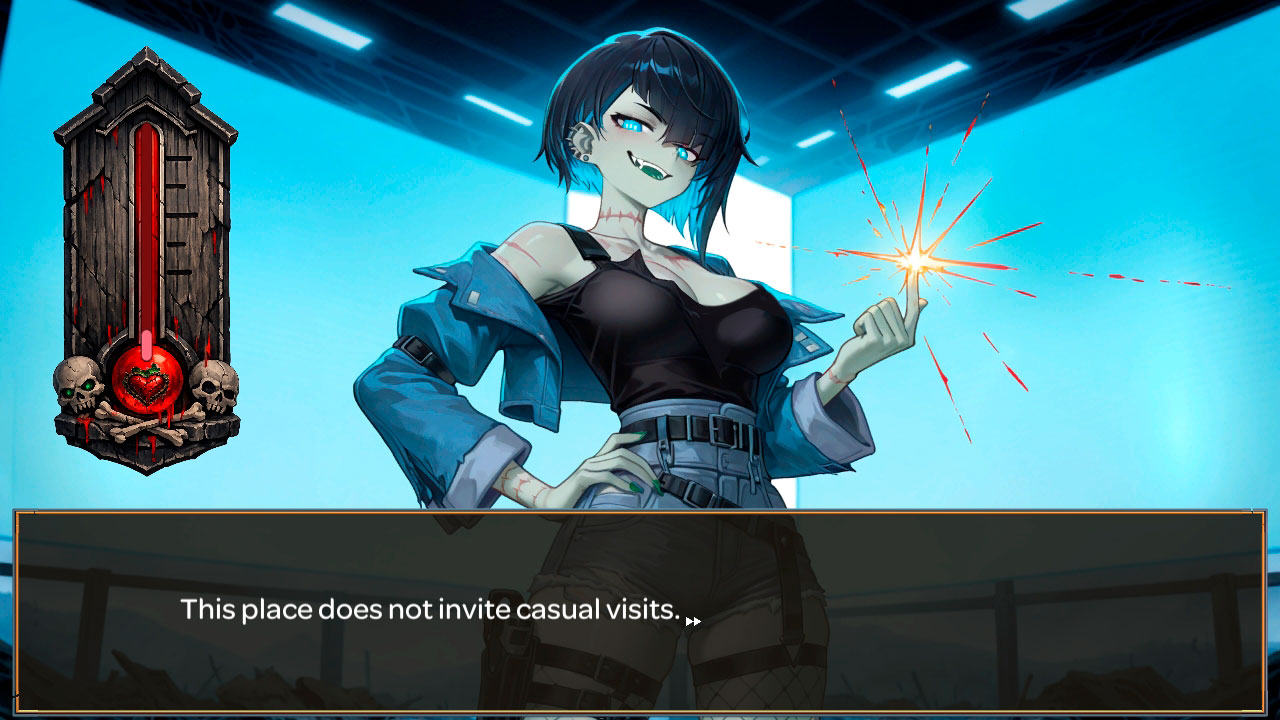This screenshot has width=1280, height=720.
Task: Click the double-arrow advance indicator
Action: [695, 620]
